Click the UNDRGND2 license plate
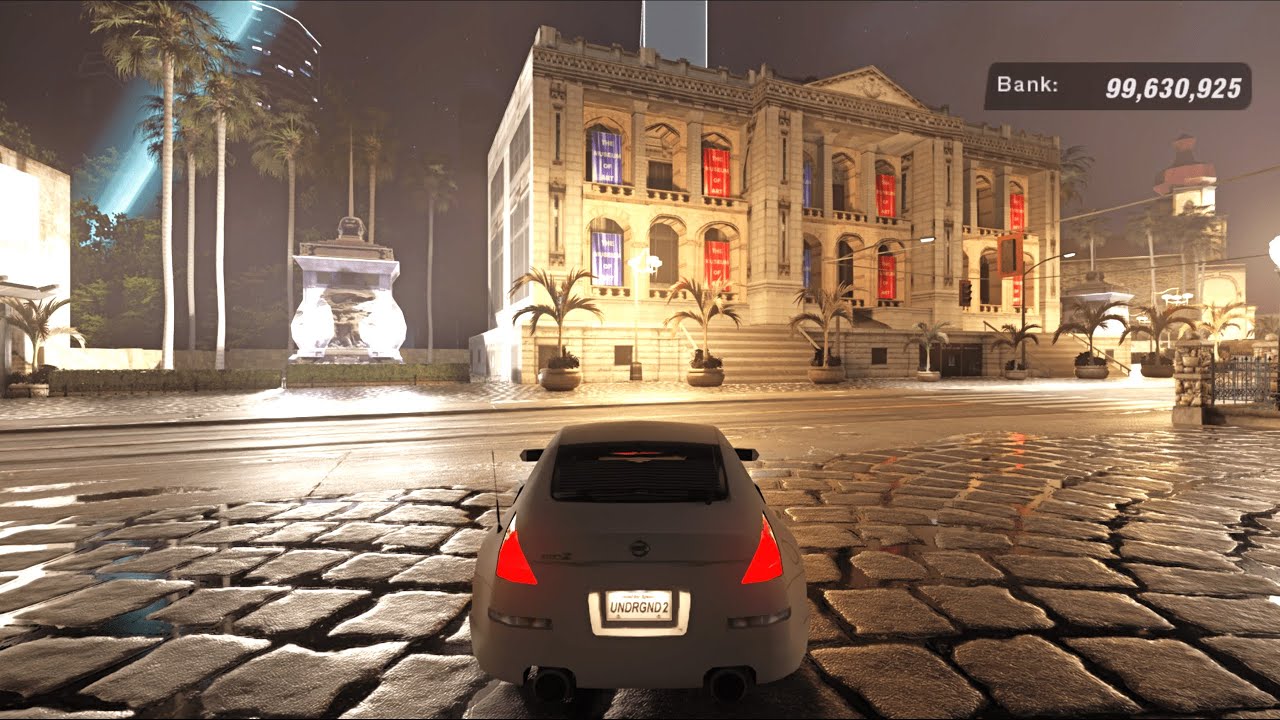The height and width of the screenshot is (720, 1280). 640,606
